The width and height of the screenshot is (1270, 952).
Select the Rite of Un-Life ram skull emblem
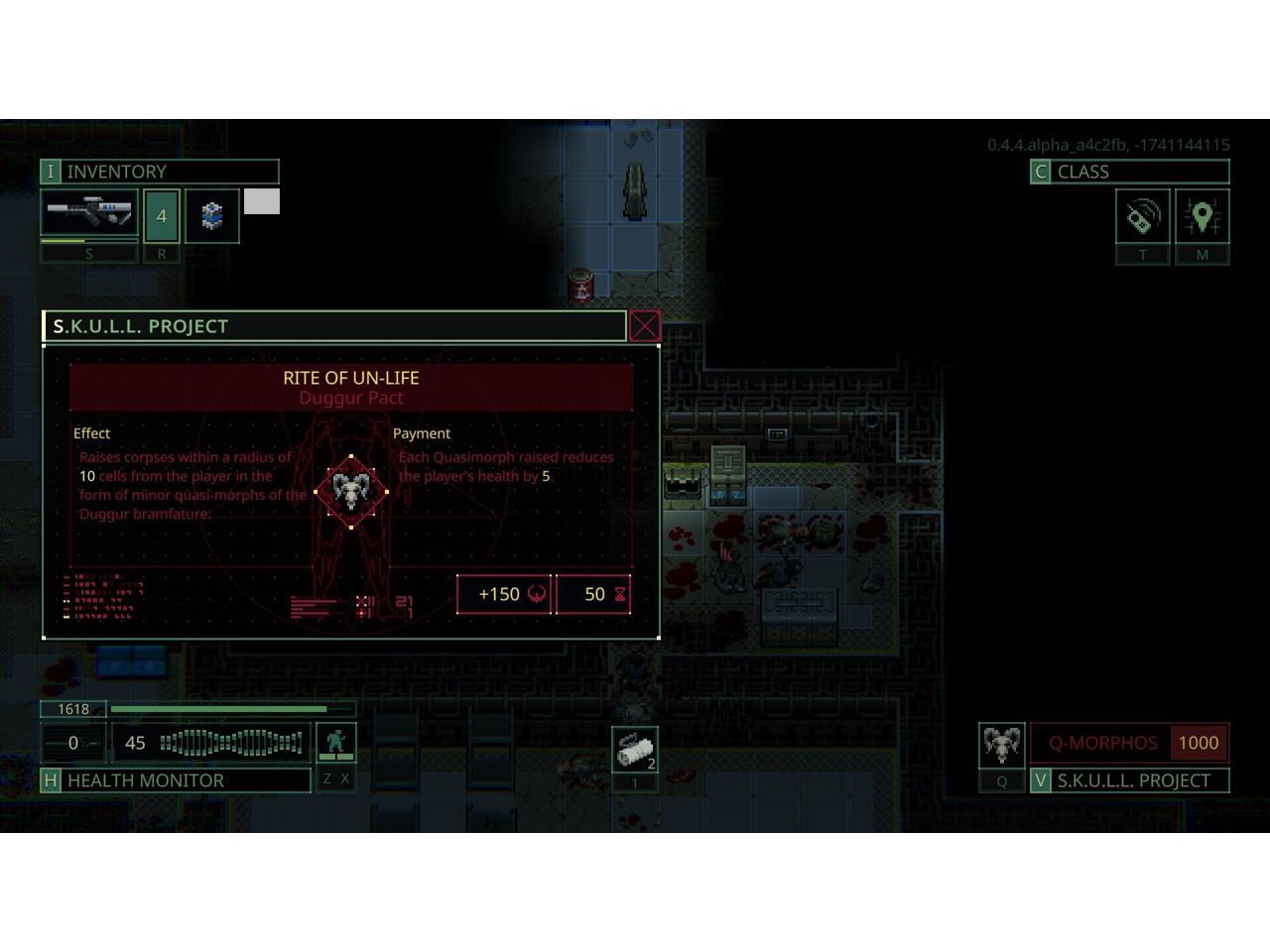coord(351,491)
